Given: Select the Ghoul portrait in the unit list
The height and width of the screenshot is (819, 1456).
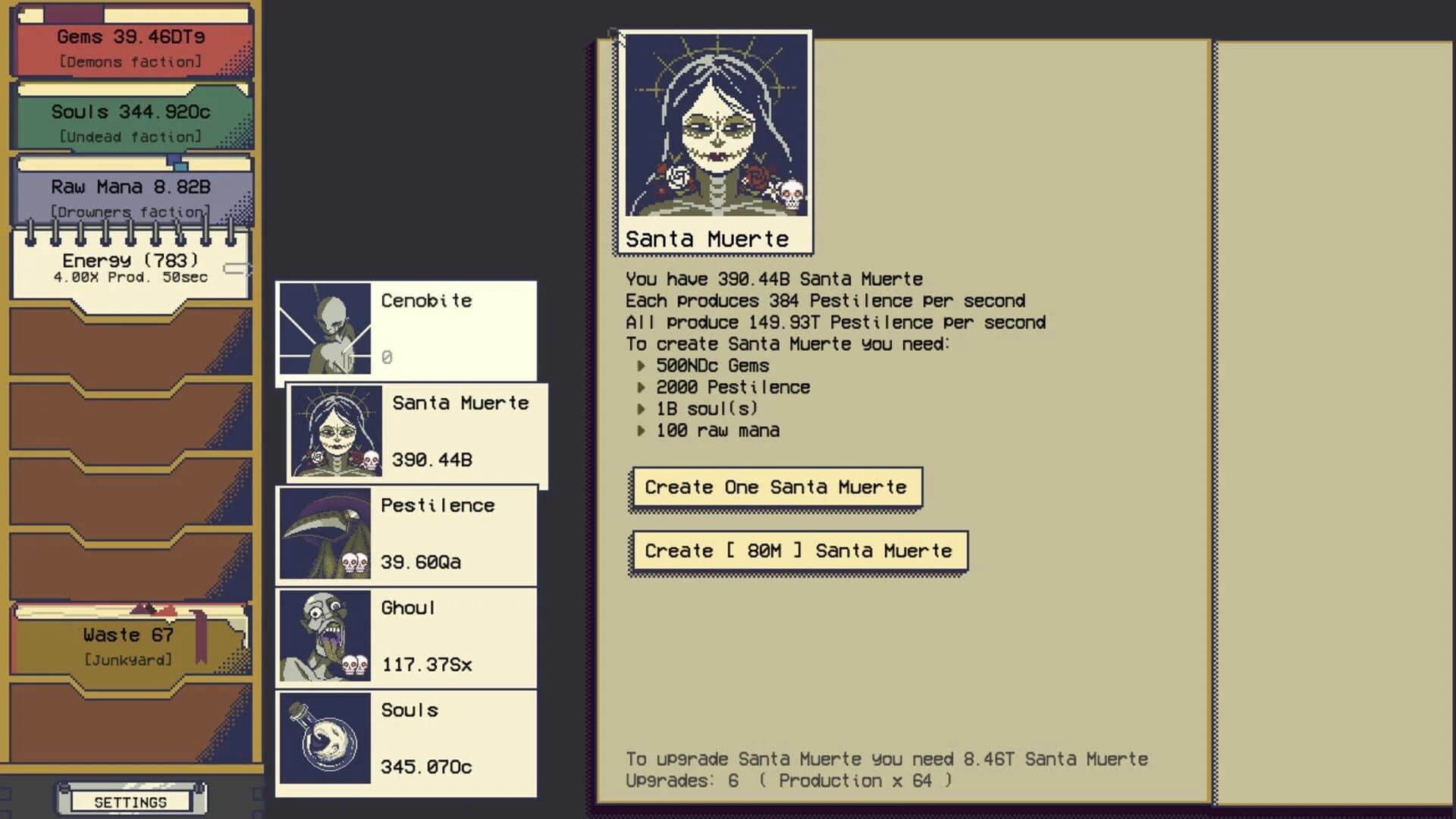Looking at the screenshot, I should point(326,637).
